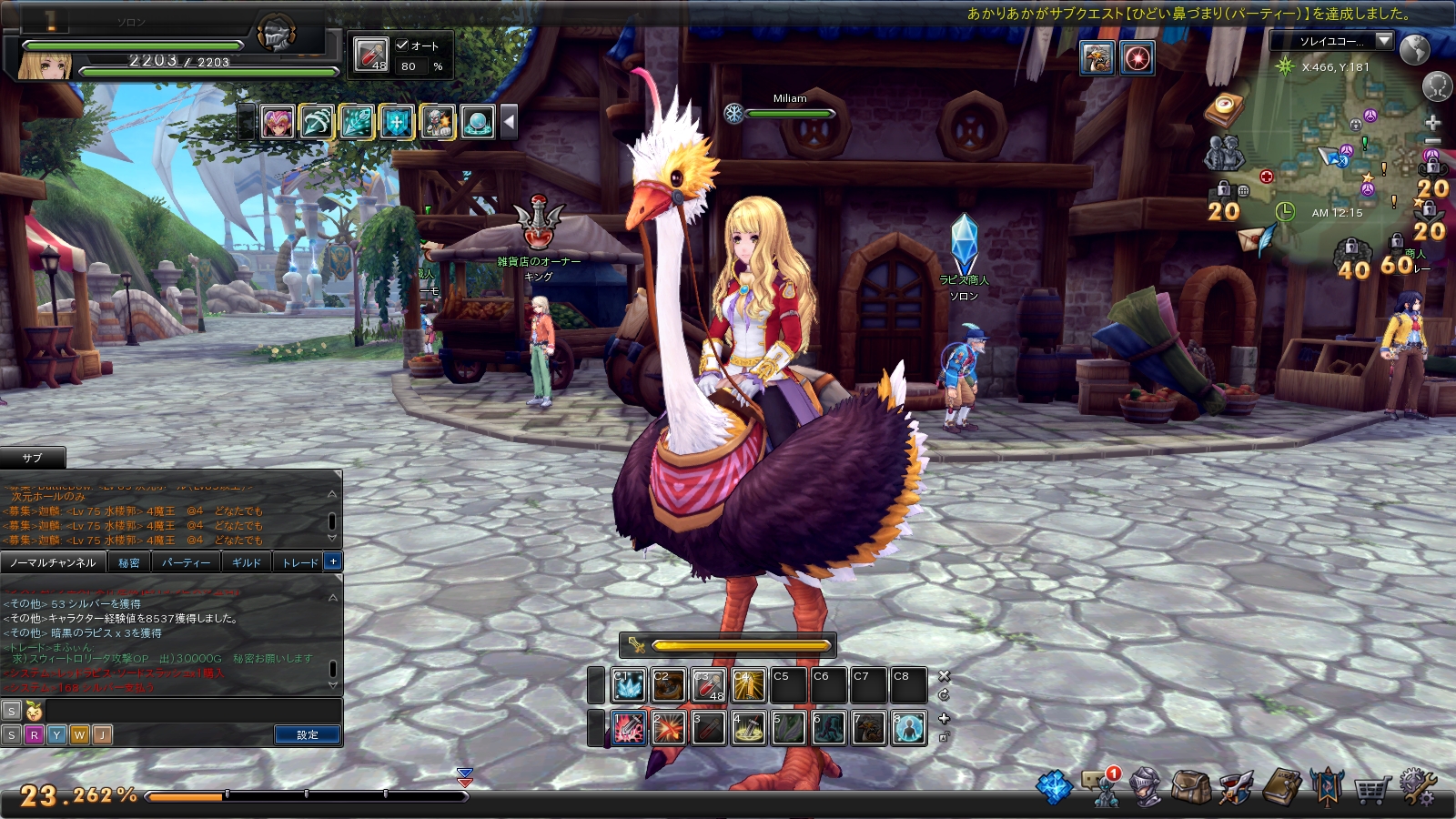Open the mail envelope with quill

1253,240
